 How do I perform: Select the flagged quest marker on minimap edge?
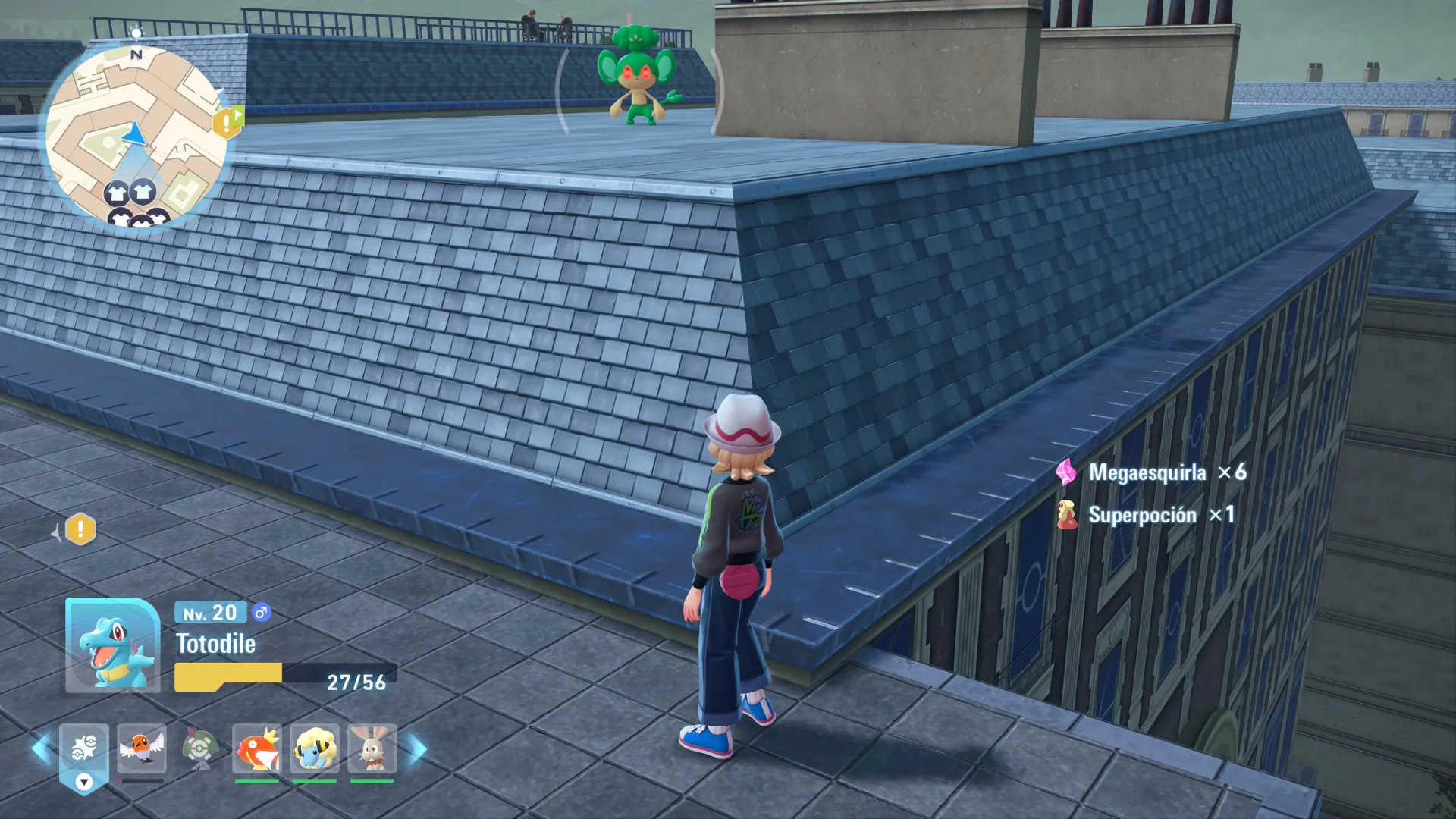pos(227,122)
